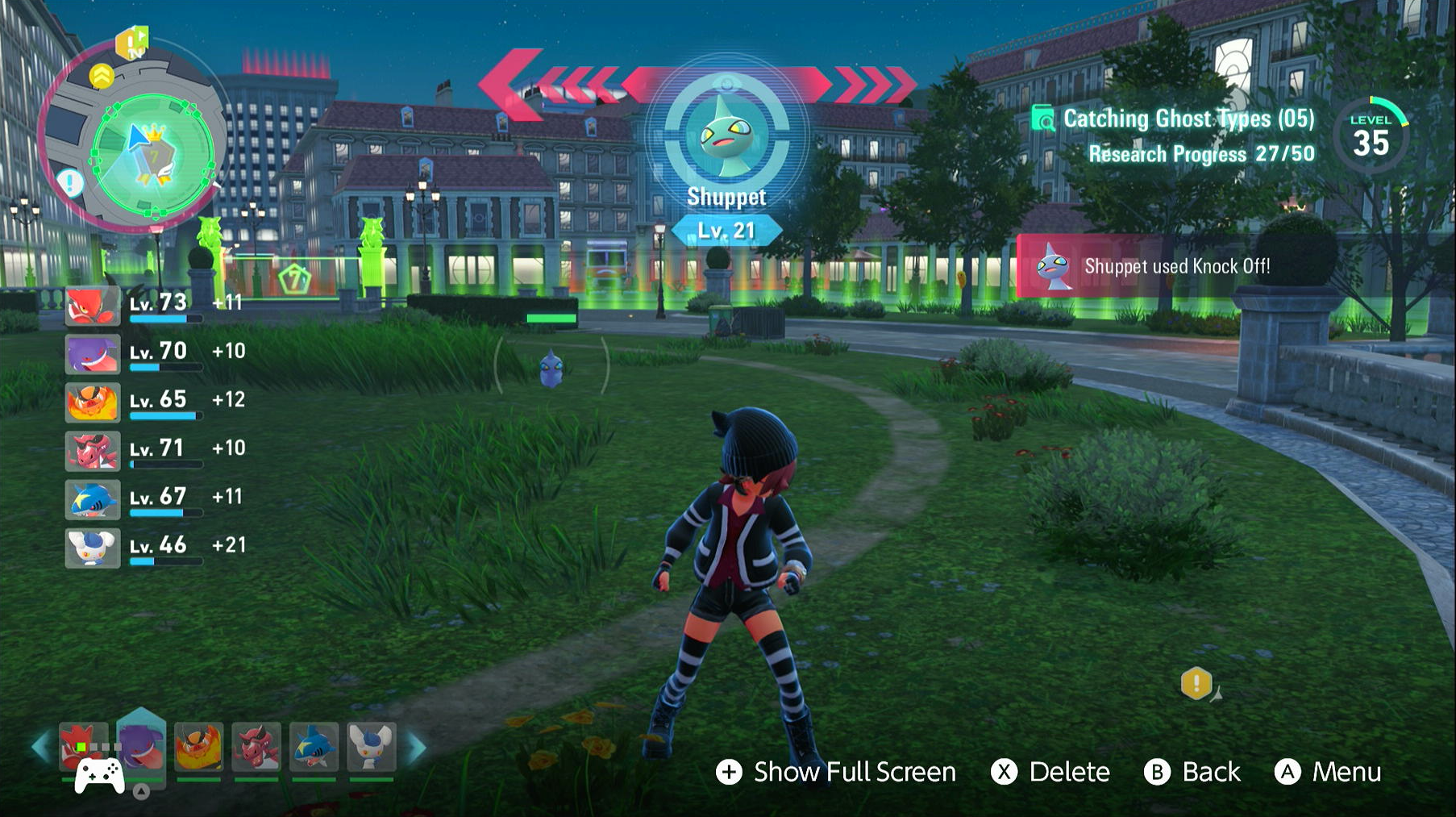
Task: Switch to Meowstic in the bottom party bar
Action: pos(371,746)
